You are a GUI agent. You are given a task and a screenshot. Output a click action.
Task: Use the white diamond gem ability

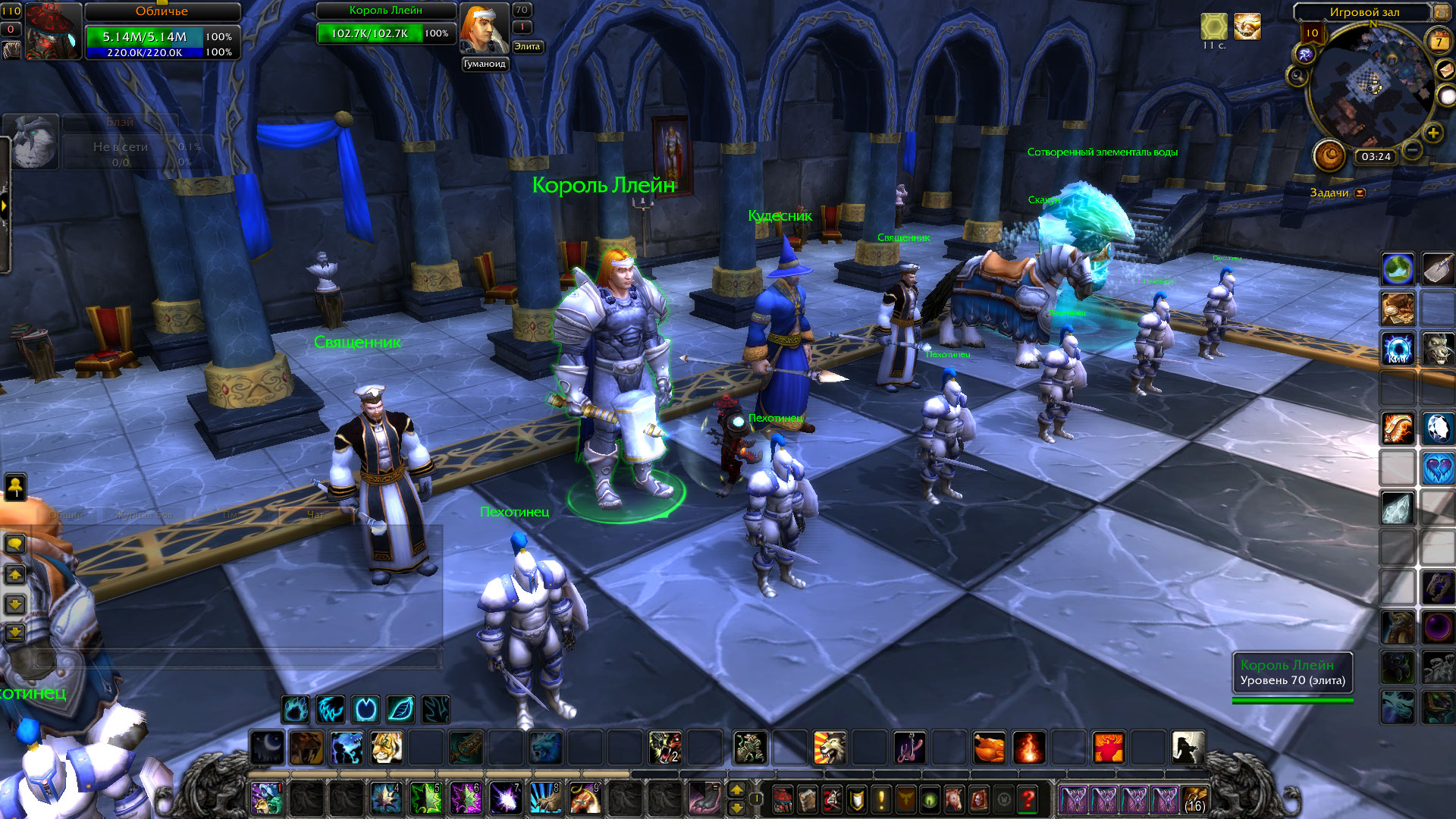(1438, 428)
